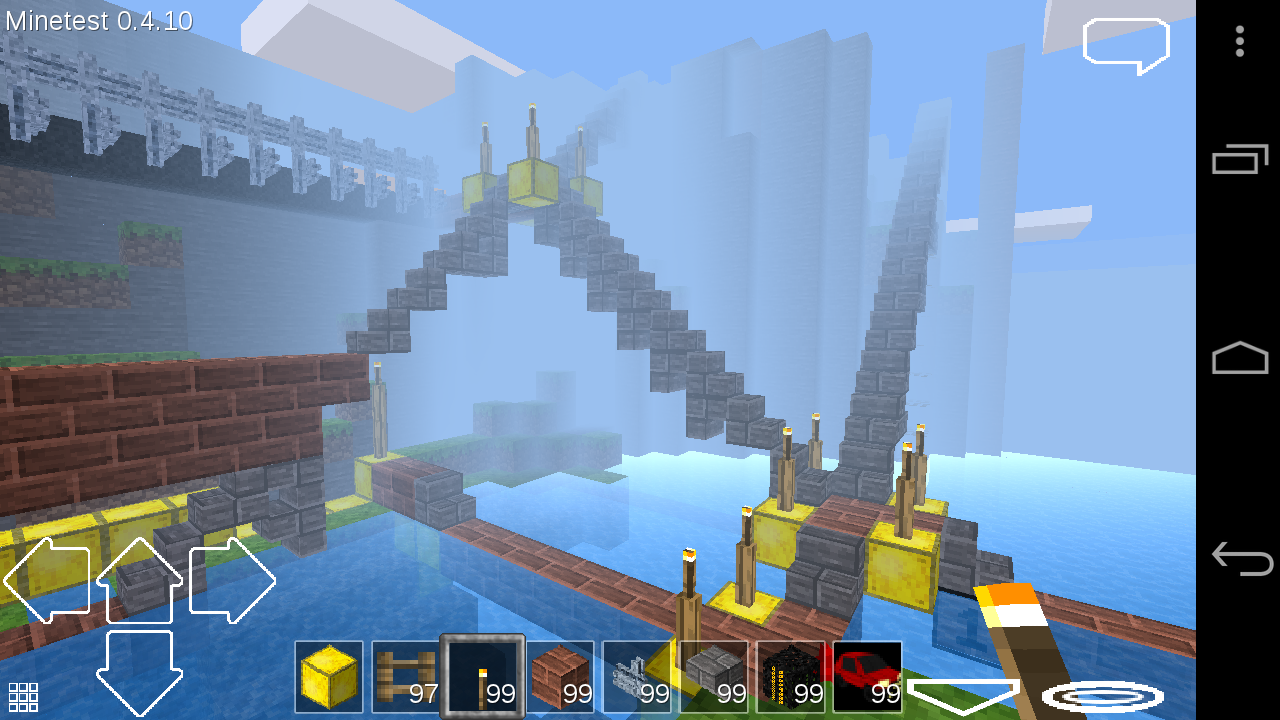
Task: Open the overflow menu with three dots
Action: [x=1239, y=42]
